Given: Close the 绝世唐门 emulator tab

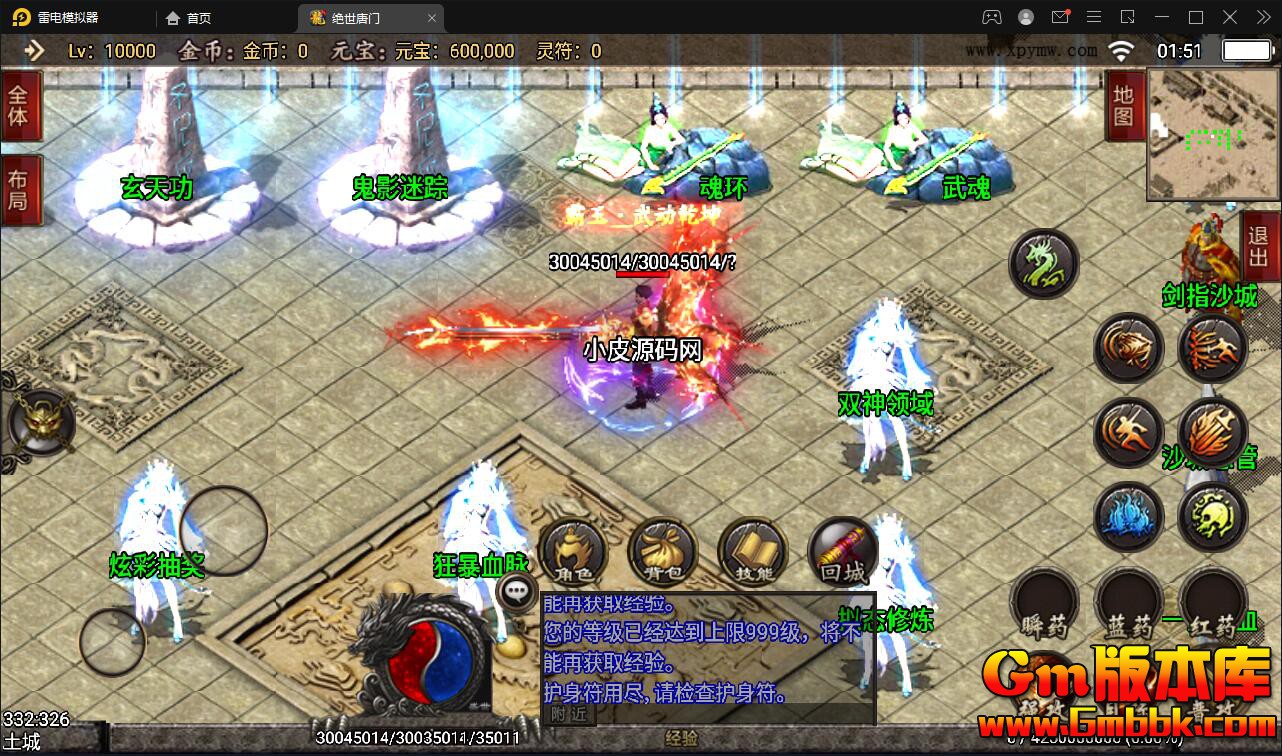Looking at the screenshot, I should (432, 18).
